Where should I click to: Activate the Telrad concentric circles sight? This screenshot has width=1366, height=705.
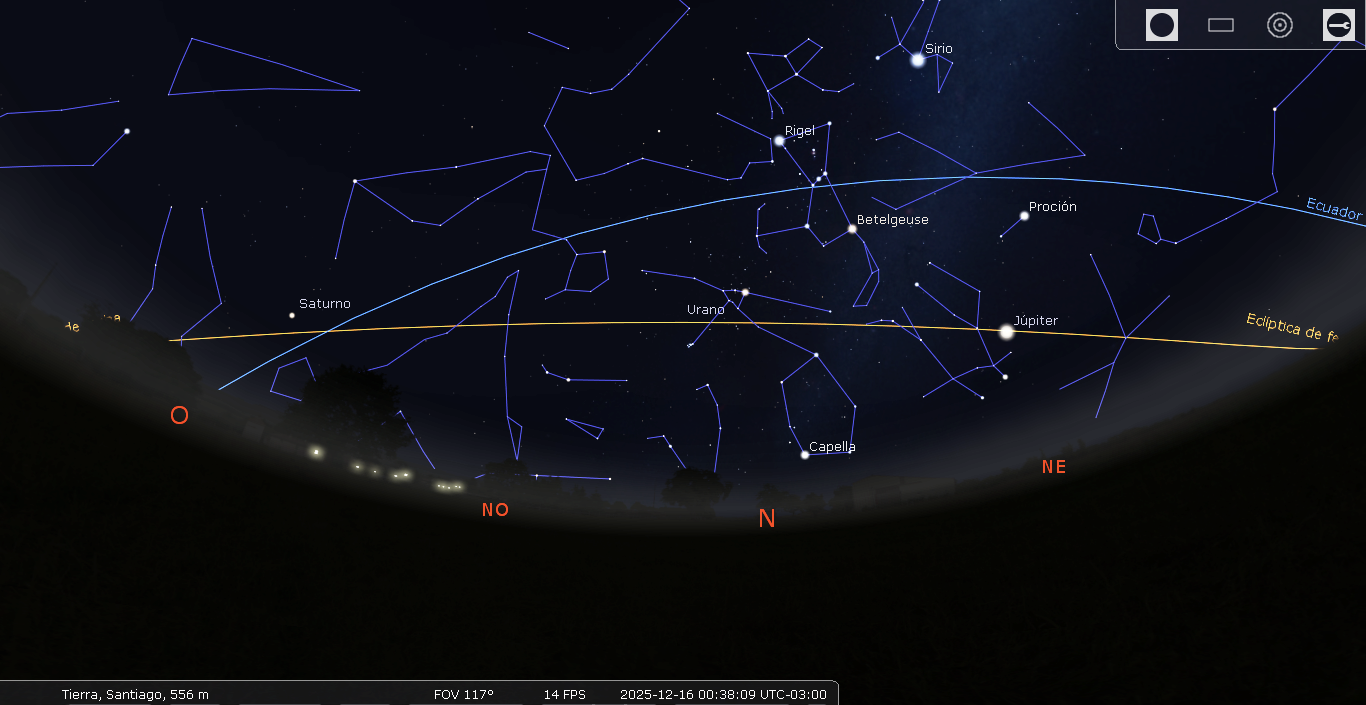1280,25
